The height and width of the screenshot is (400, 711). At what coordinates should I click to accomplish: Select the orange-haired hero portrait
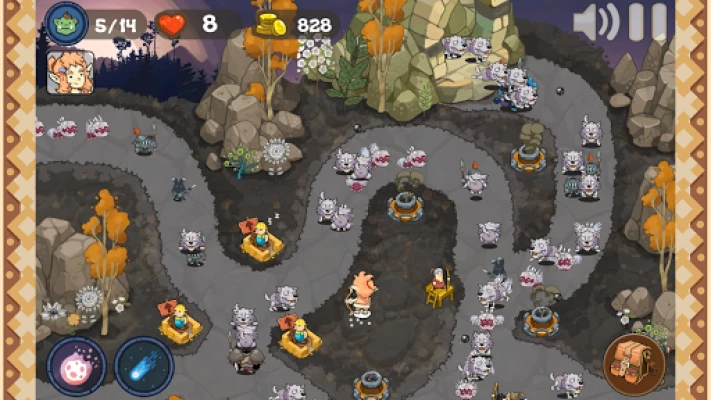click(70, 72)
